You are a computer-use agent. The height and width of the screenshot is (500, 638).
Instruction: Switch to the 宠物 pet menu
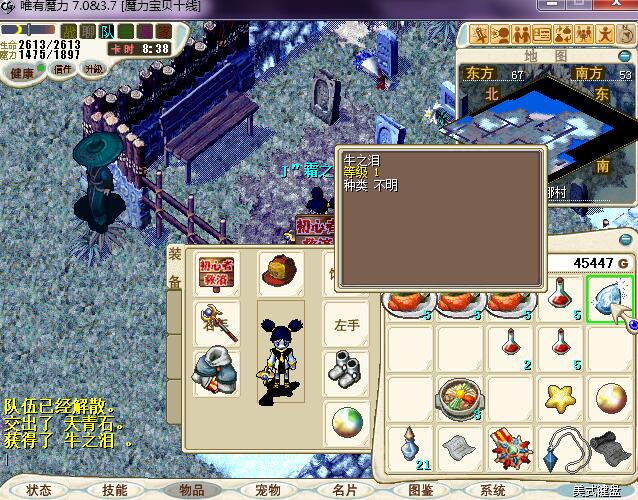268,490
